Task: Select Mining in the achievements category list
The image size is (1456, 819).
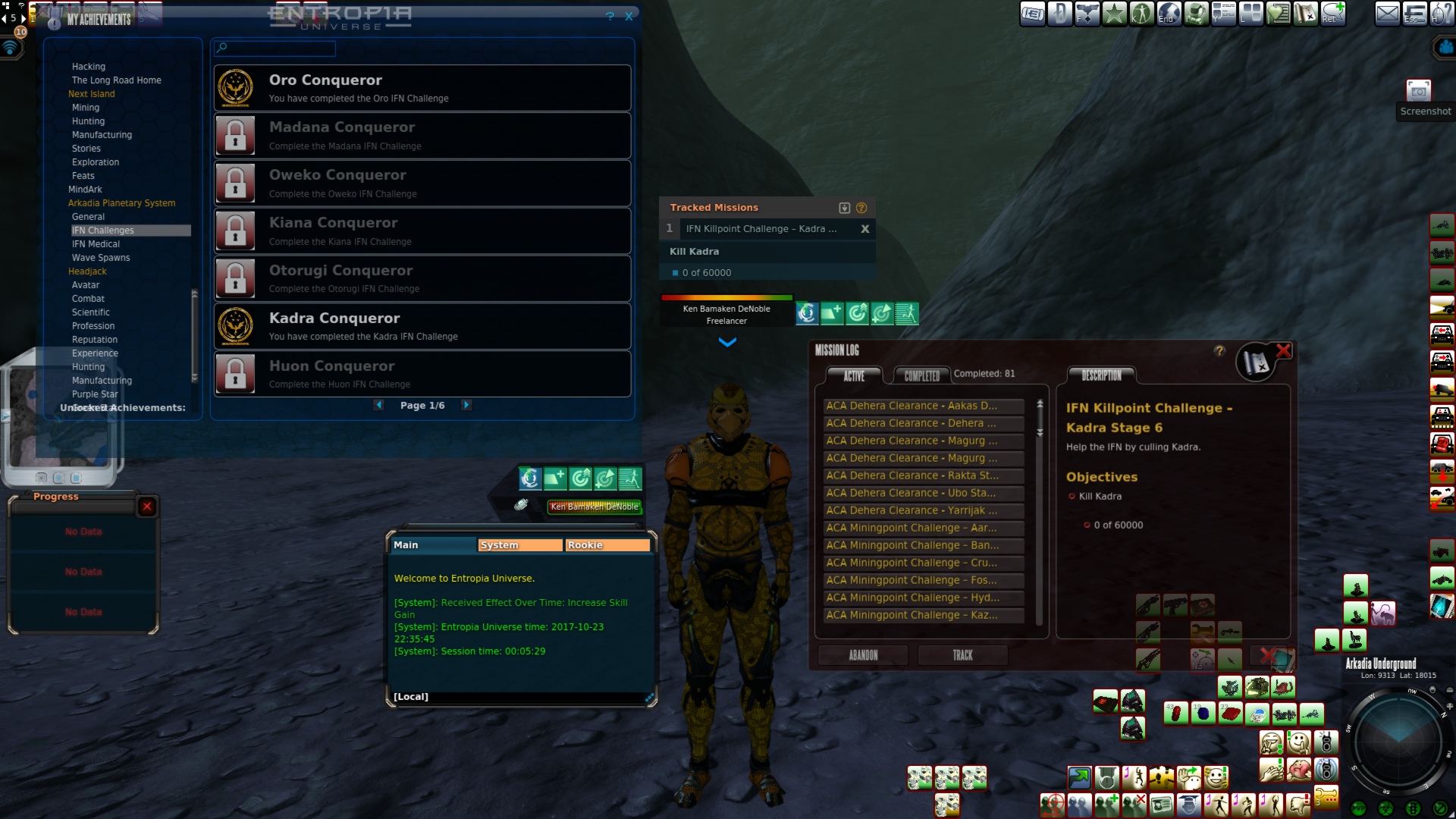Action: point(86,108)
